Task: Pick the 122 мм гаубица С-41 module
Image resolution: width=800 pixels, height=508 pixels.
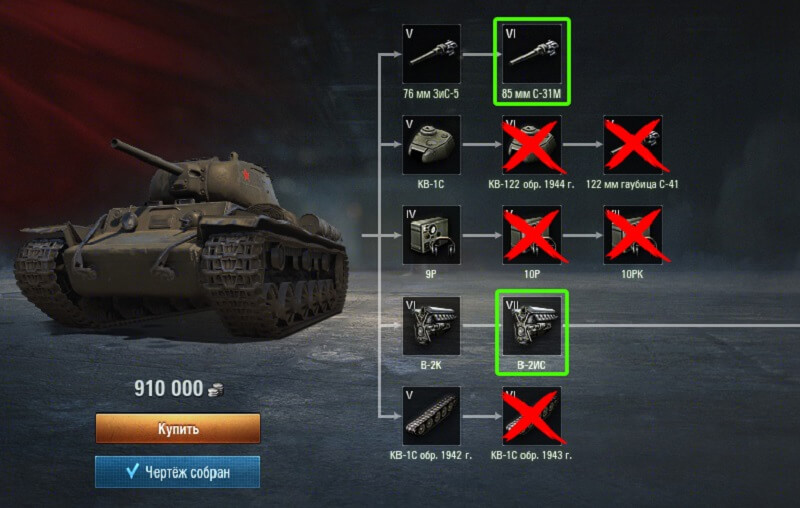Action: click(633, 145)
